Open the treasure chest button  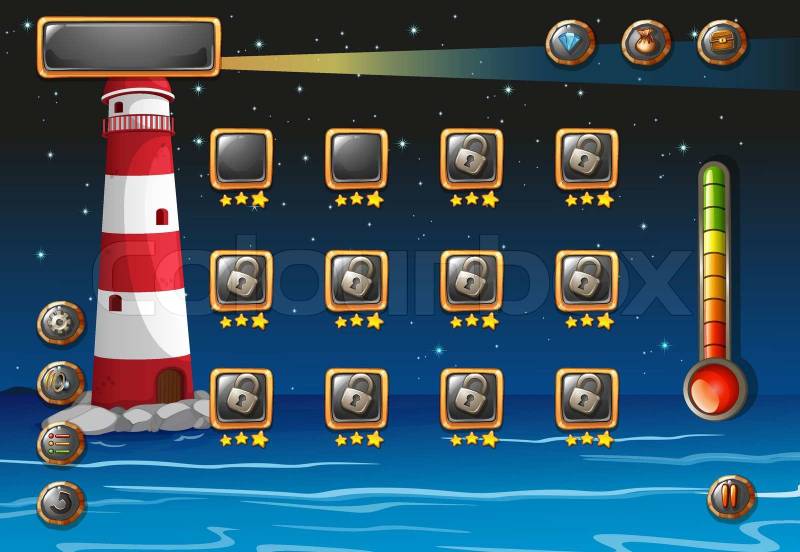[x=721, y=43]
